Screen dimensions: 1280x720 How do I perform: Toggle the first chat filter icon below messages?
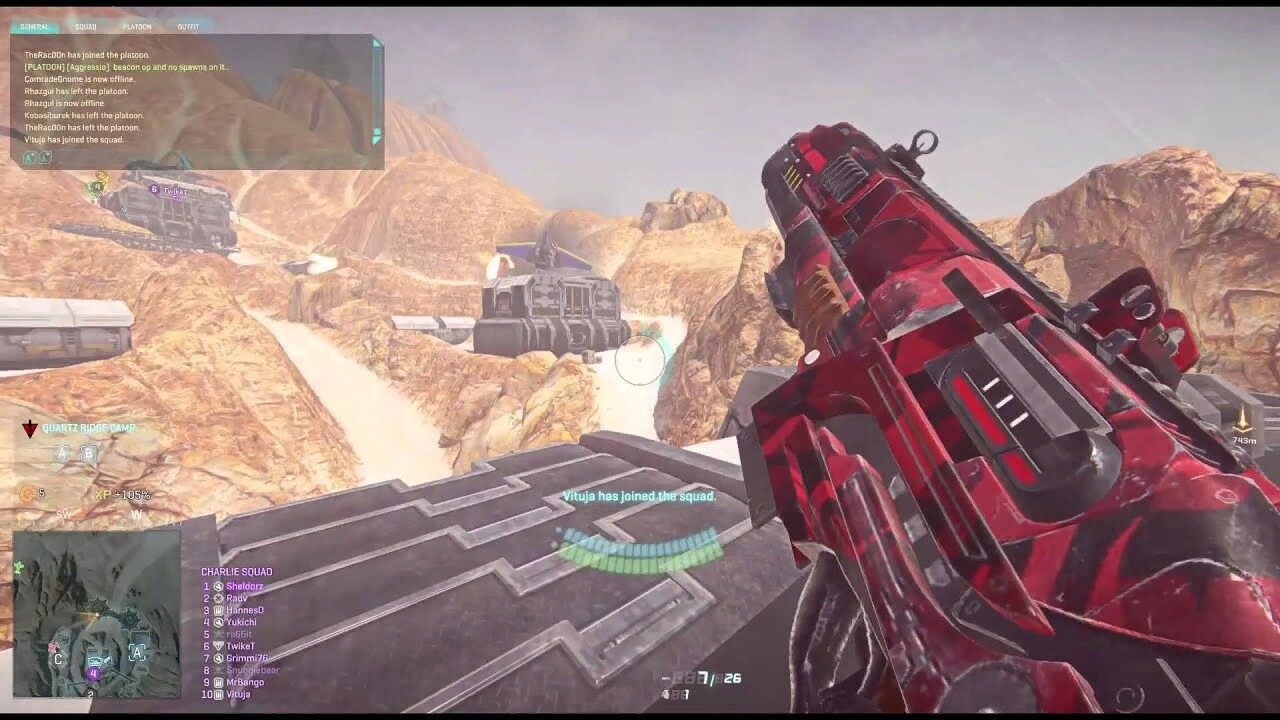(28, 158)
